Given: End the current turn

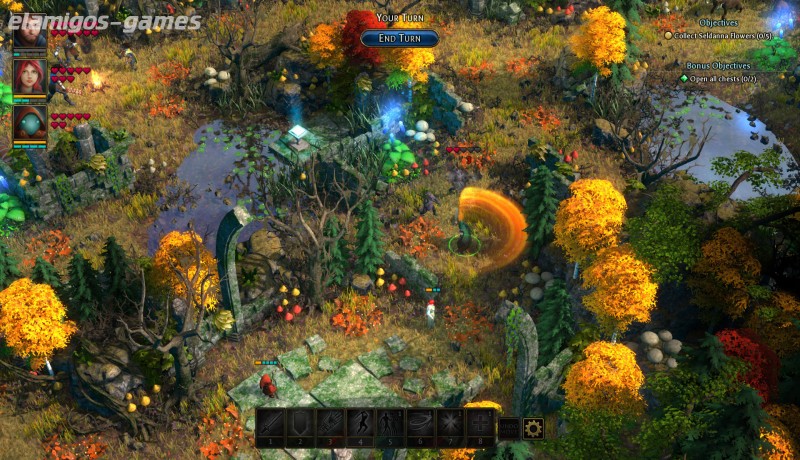Looking at the screenshot, I should point(399,39).
